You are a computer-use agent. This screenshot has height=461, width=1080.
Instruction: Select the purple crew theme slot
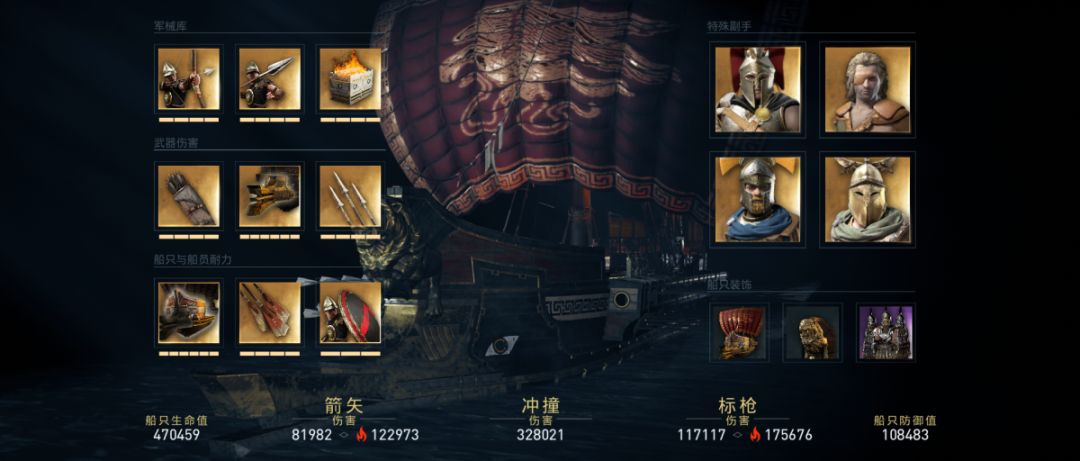point(886,333)
